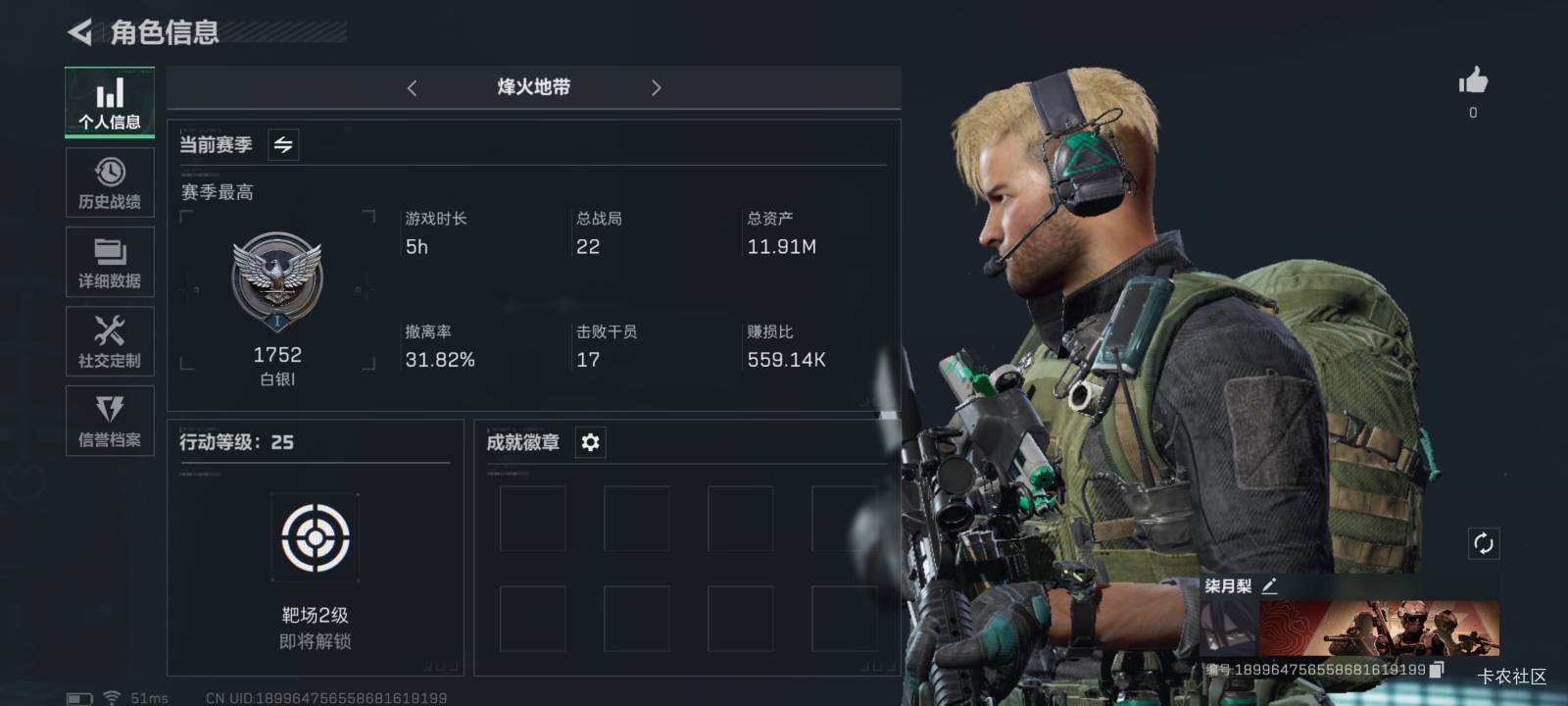This screenshot has height=706, width=1568.
Task: Copy the player ID number
Action: click(x=1437, y=670)
